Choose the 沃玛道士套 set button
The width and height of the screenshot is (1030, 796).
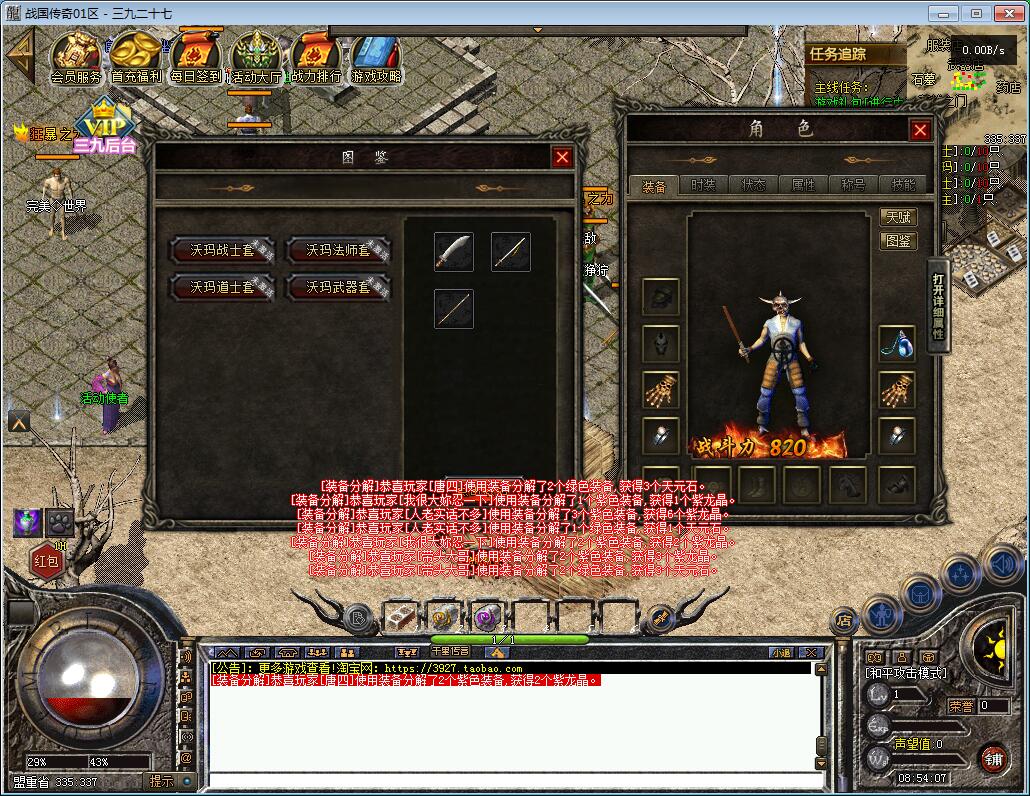(x=224, y=287)
